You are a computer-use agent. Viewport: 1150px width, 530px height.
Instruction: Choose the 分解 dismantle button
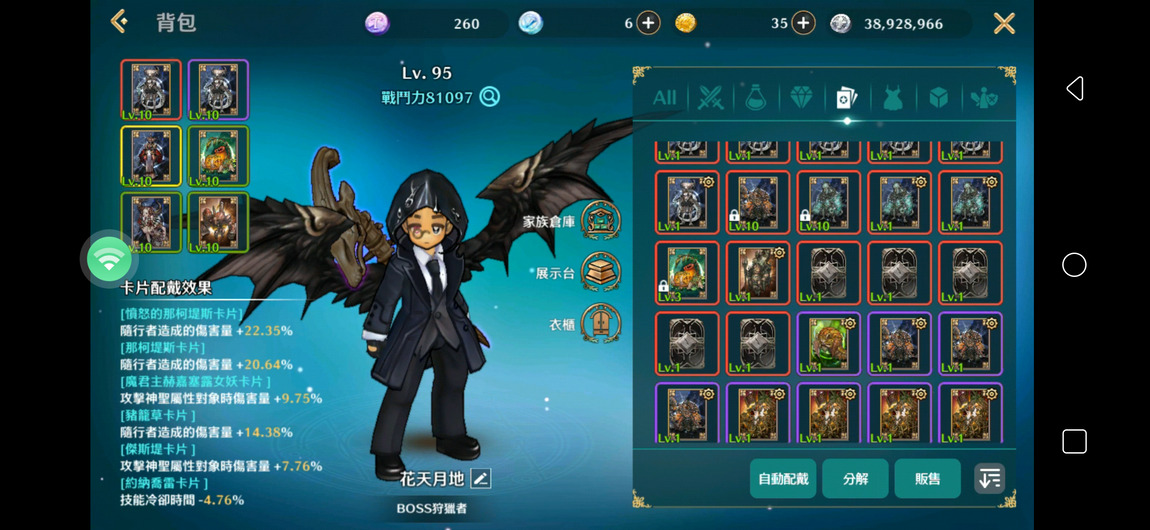(855, 479)
